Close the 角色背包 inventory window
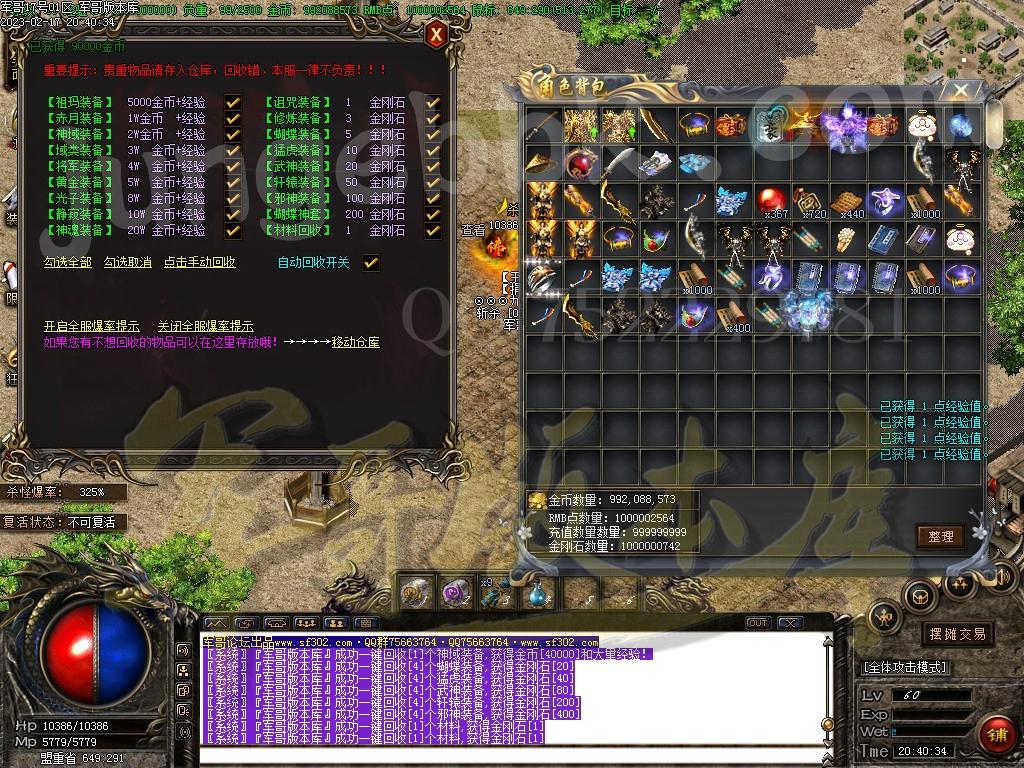 tap(961, 90)
